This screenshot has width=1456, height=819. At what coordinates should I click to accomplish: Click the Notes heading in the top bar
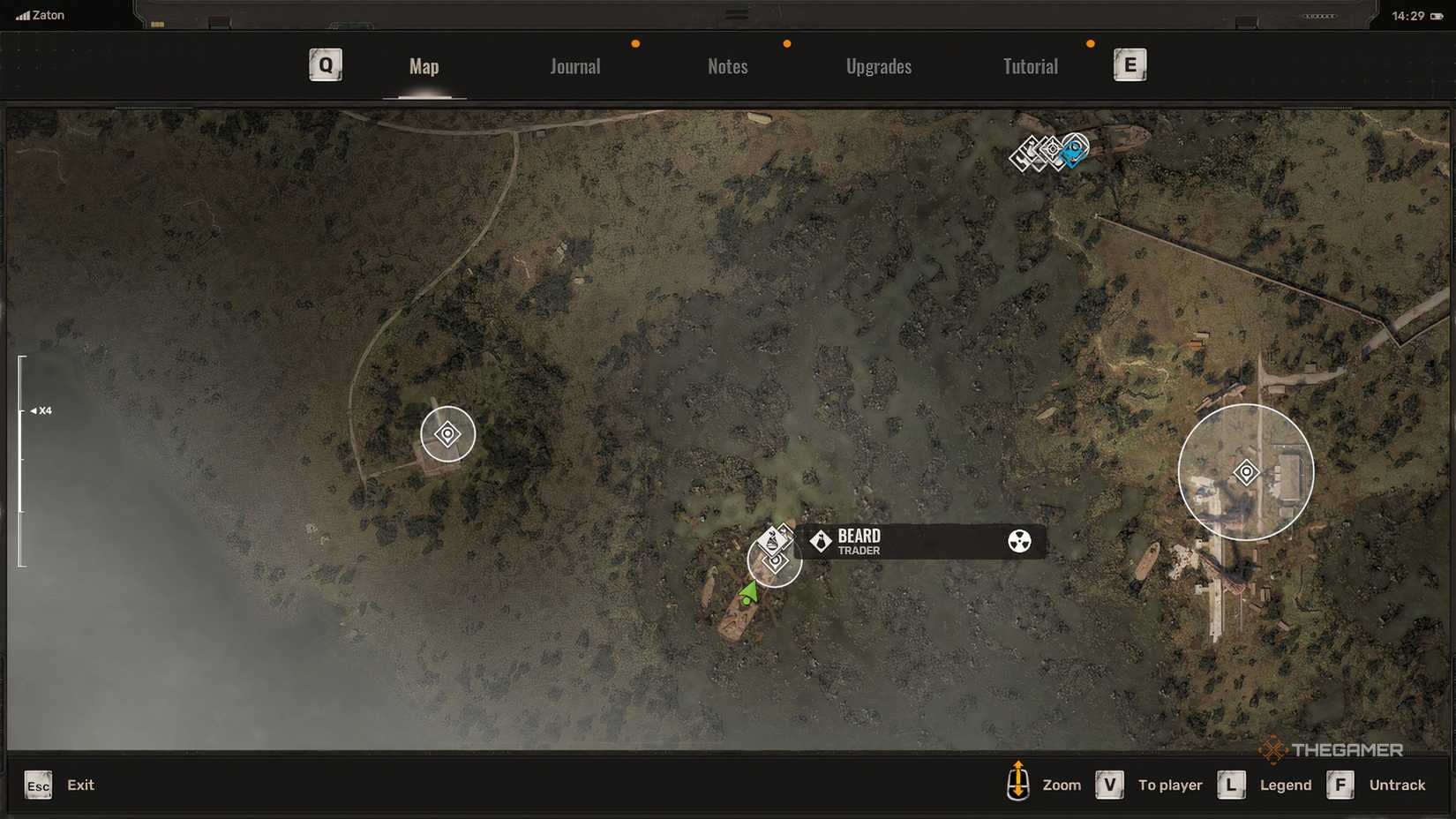(726, 66)
